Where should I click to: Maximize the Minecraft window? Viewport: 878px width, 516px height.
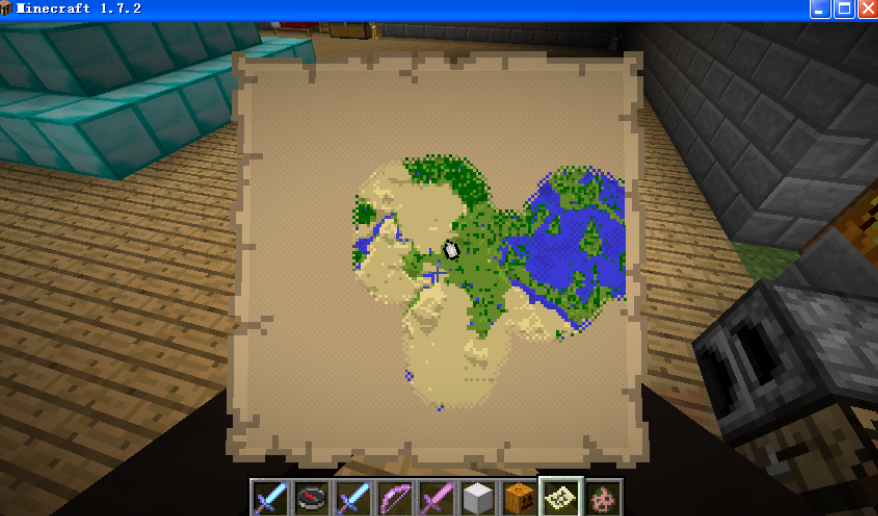[844, 9]
